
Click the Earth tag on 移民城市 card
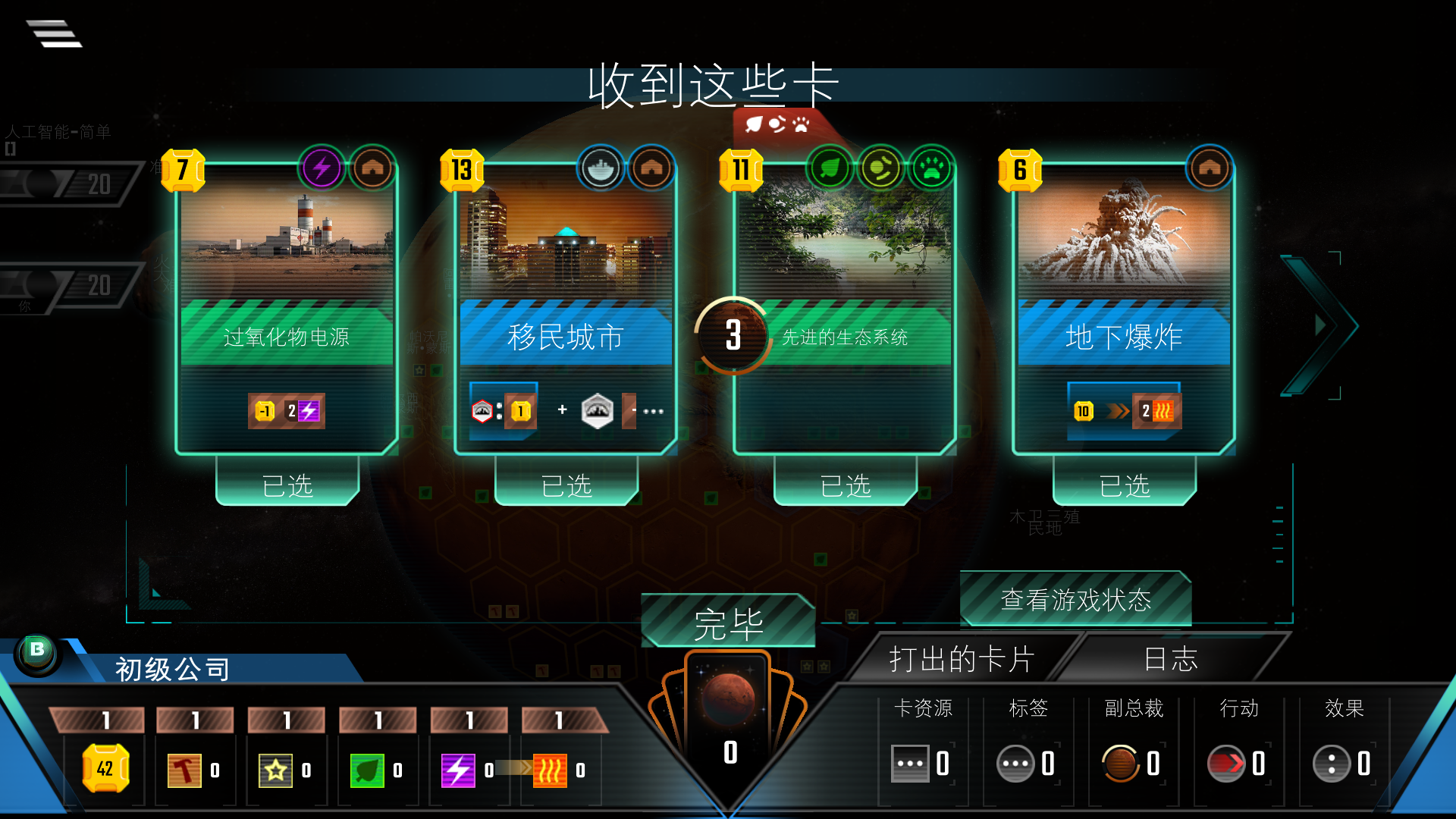(x=599, y=168)
